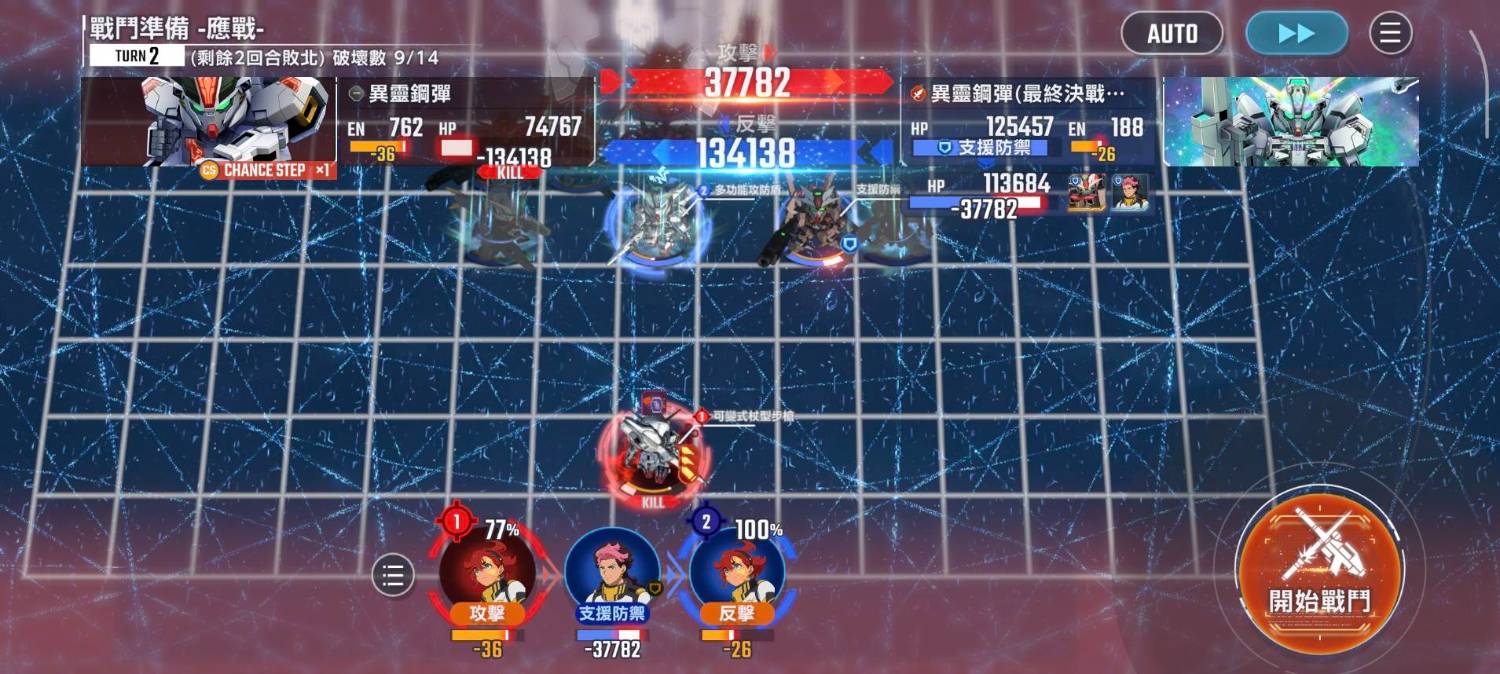This screenshot has height=674, width=1500.
Task: Activate the fast-forward speed button
Action: click(1296, 33)
